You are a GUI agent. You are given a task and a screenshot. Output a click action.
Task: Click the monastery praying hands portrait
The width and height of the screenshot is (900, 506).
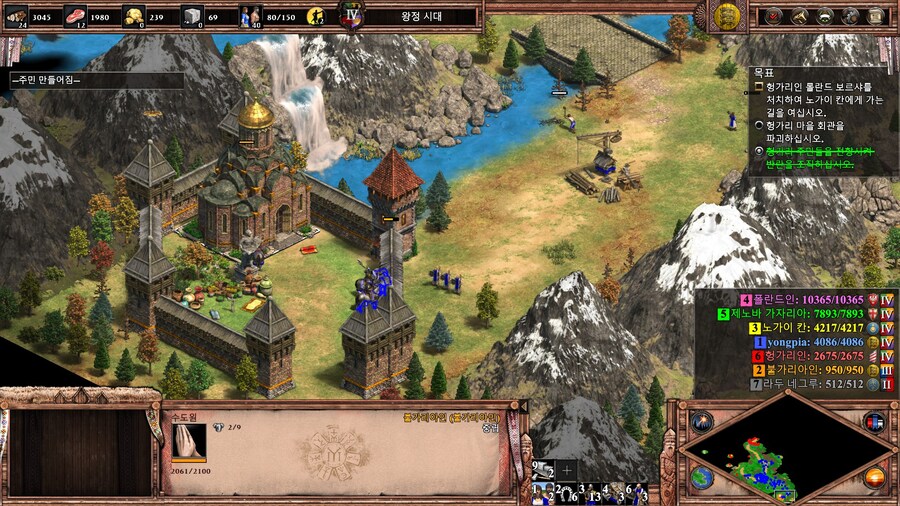pyautogui.click(x=189, y=440)
